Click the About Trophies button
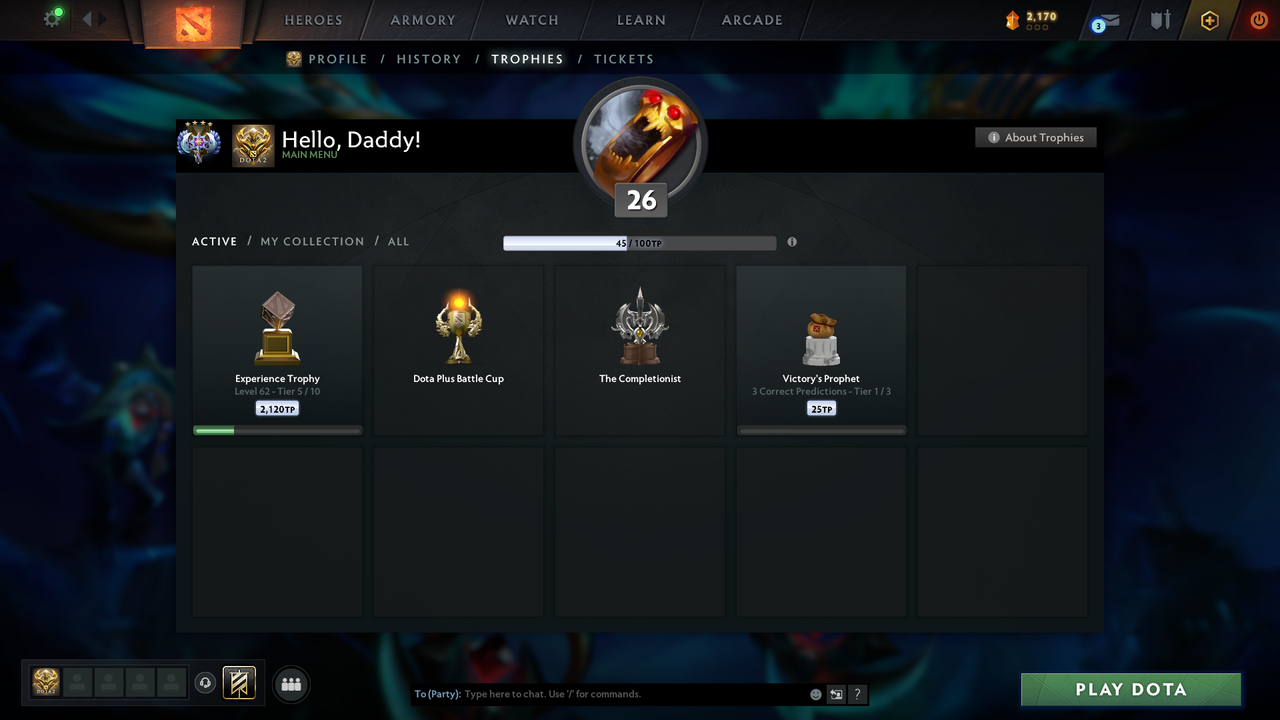Viewport: 1280px width, 720px height. tap(1036, 137)
